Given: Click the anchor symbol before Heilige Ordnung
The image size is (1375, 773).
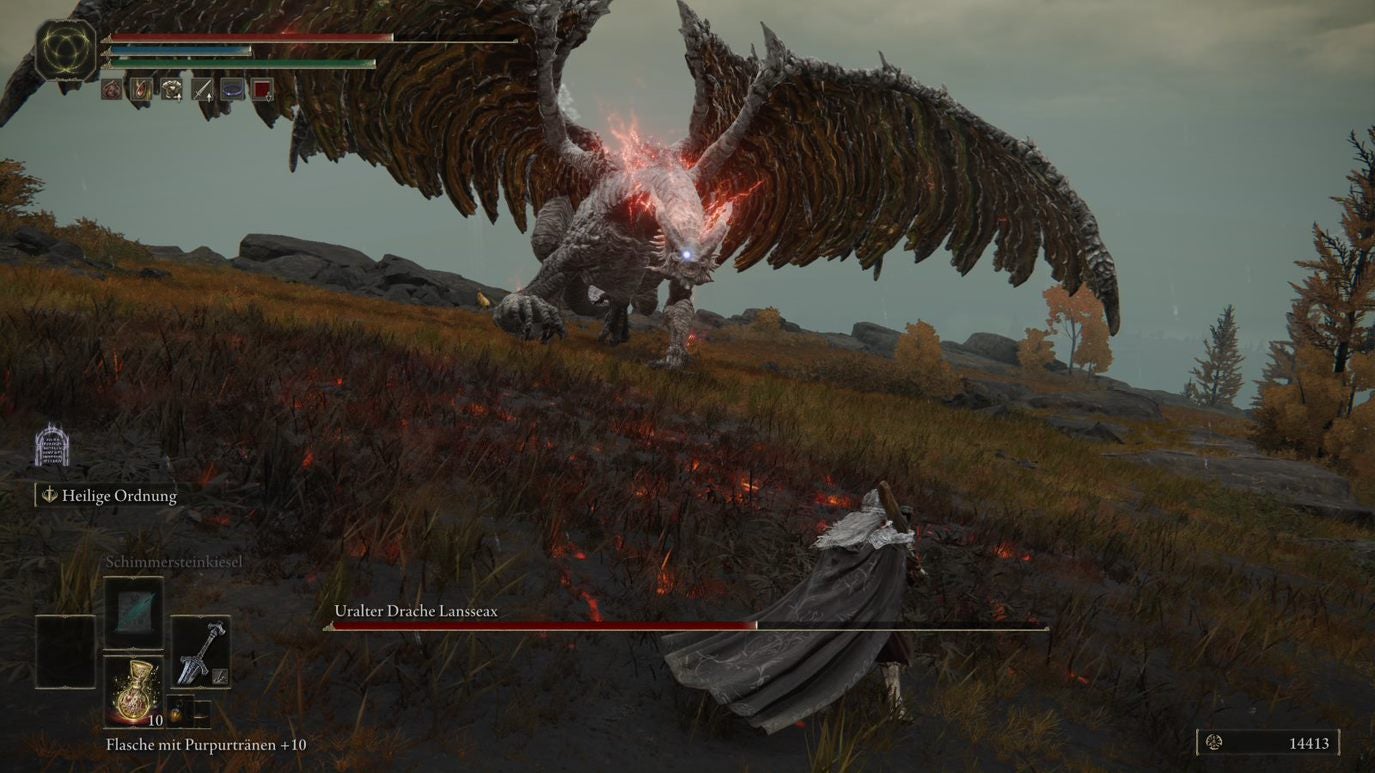Looking at the screenshot, I should tap(48, 495).
